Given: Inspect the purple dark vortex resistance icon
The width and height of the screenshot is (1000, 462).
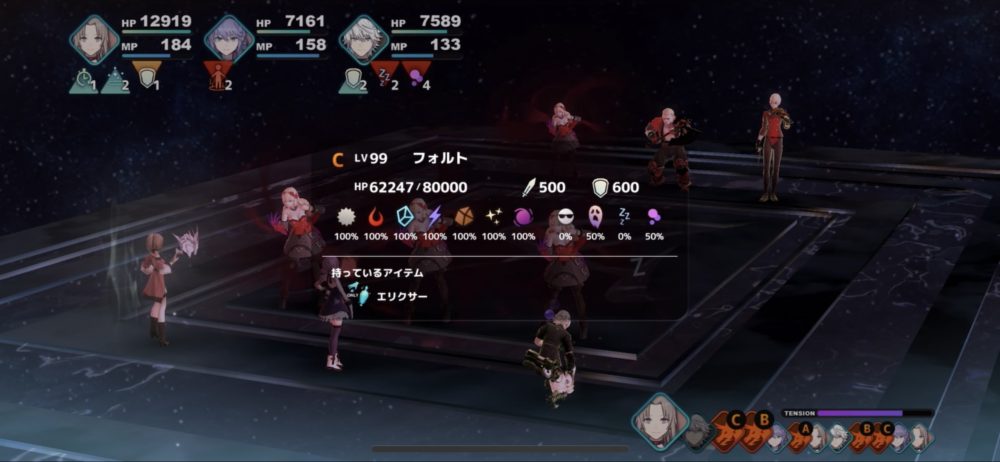Looking at the screenshot, I should click(523, 216).
